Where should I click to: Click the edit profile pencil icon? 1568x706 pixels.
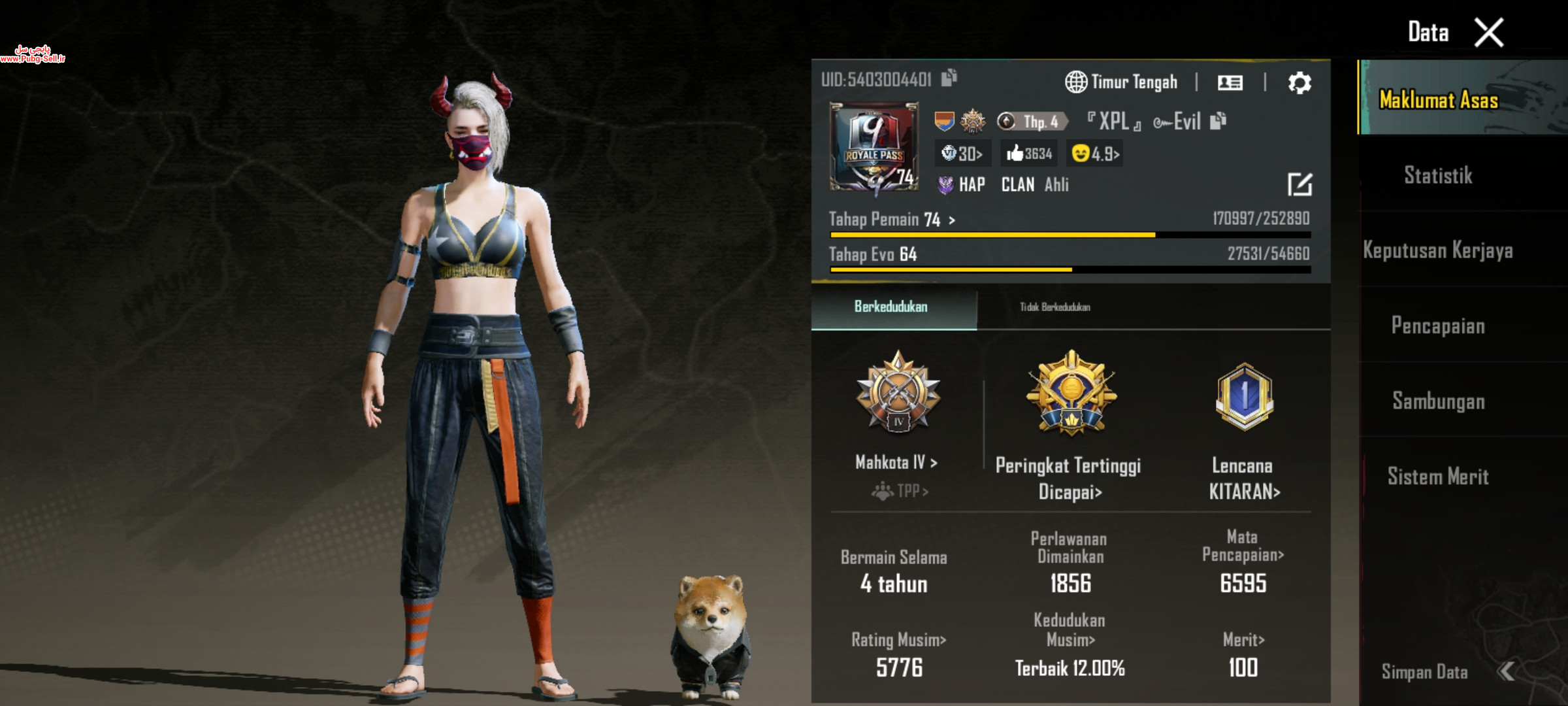coord(1299,184)
